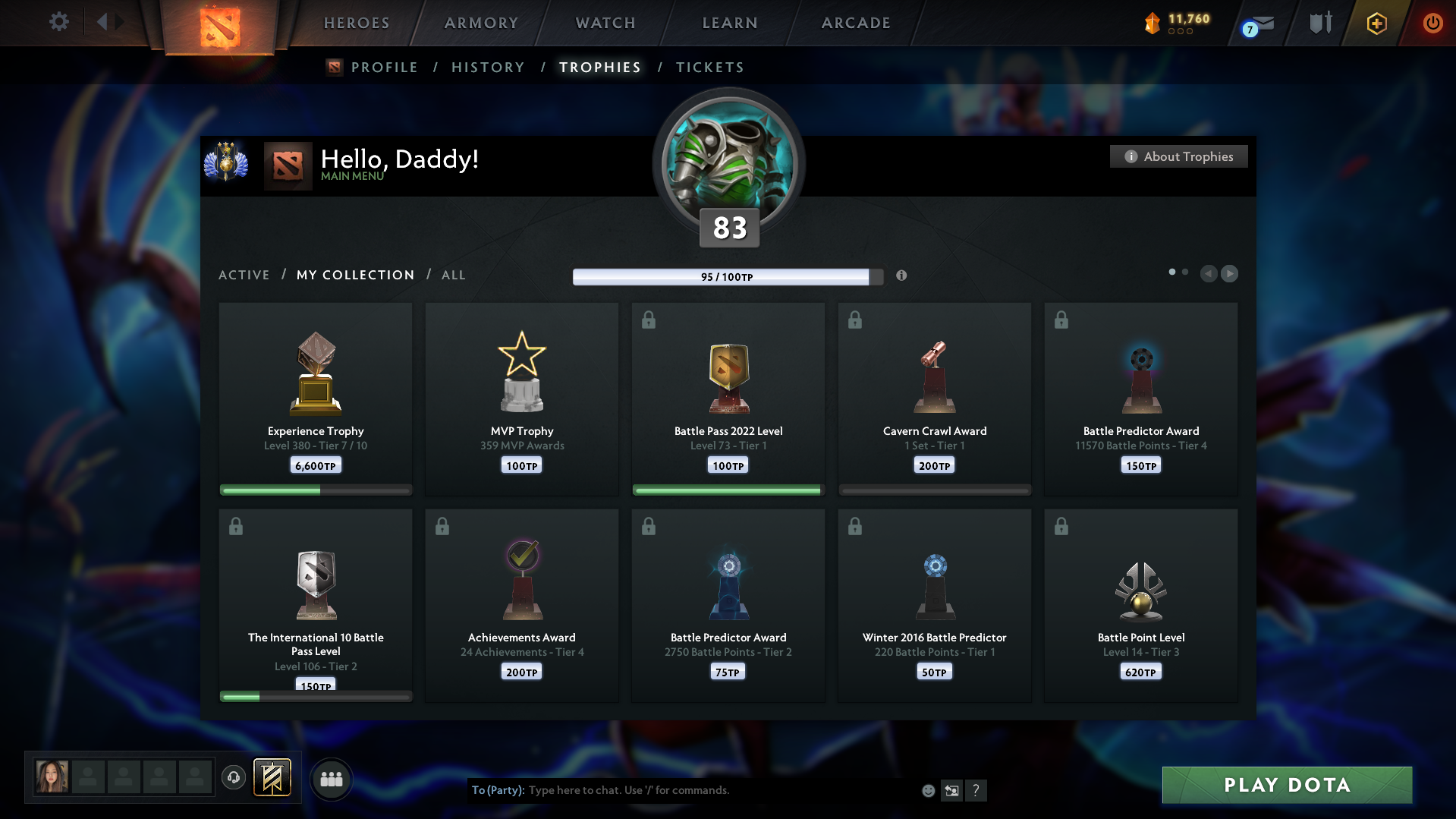Click the power off icon

[x=1432, y=23]
